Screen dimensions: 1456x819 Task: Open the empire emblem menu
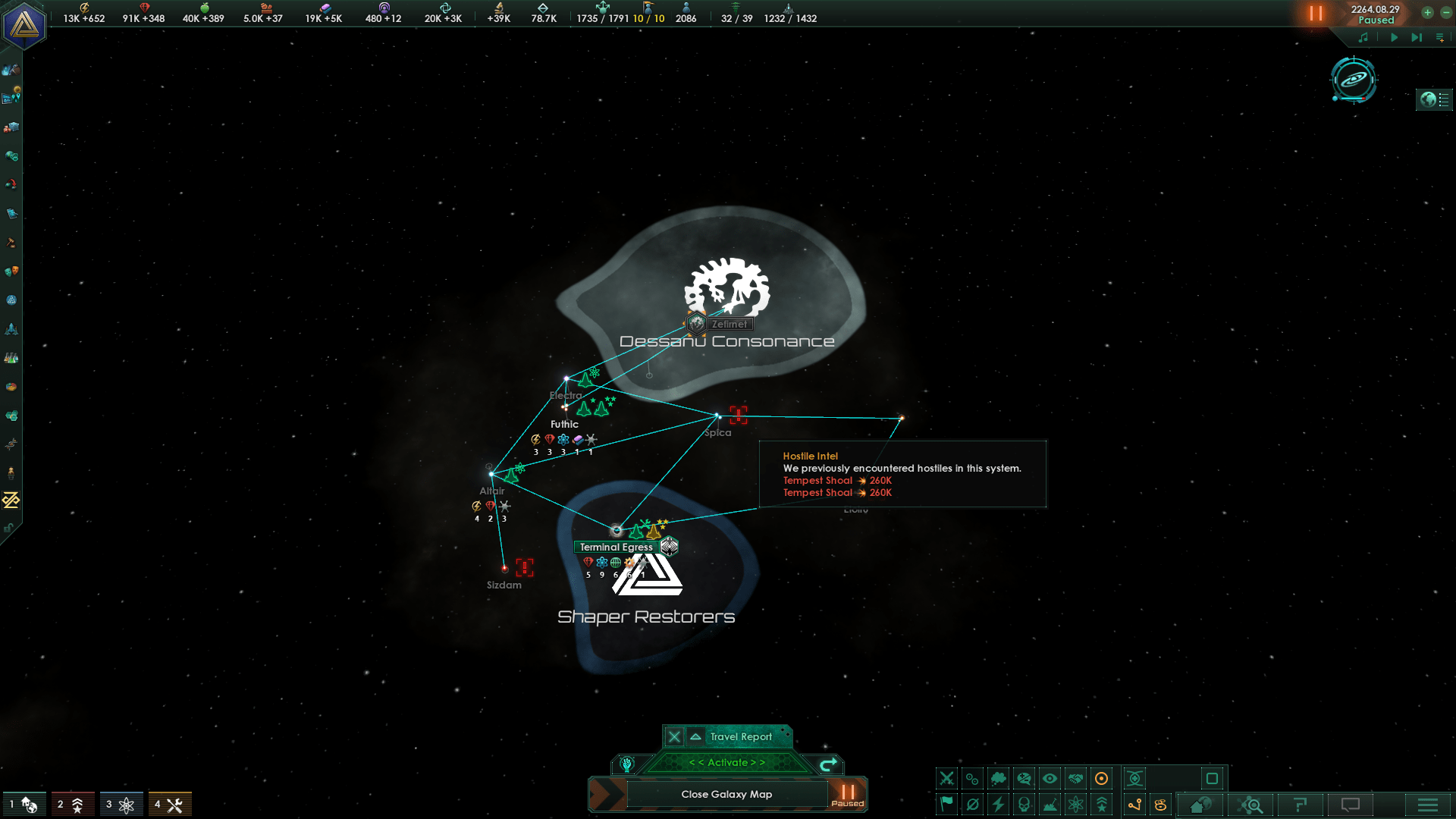point(24,25)
